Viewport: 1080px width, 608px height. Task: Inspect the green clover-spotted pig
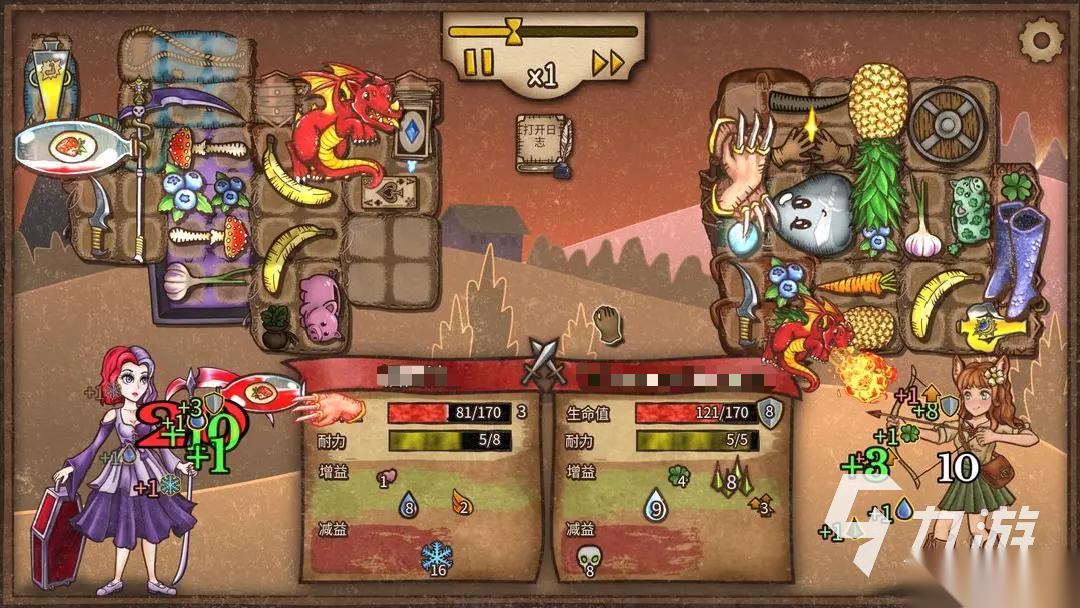point(968,210)
